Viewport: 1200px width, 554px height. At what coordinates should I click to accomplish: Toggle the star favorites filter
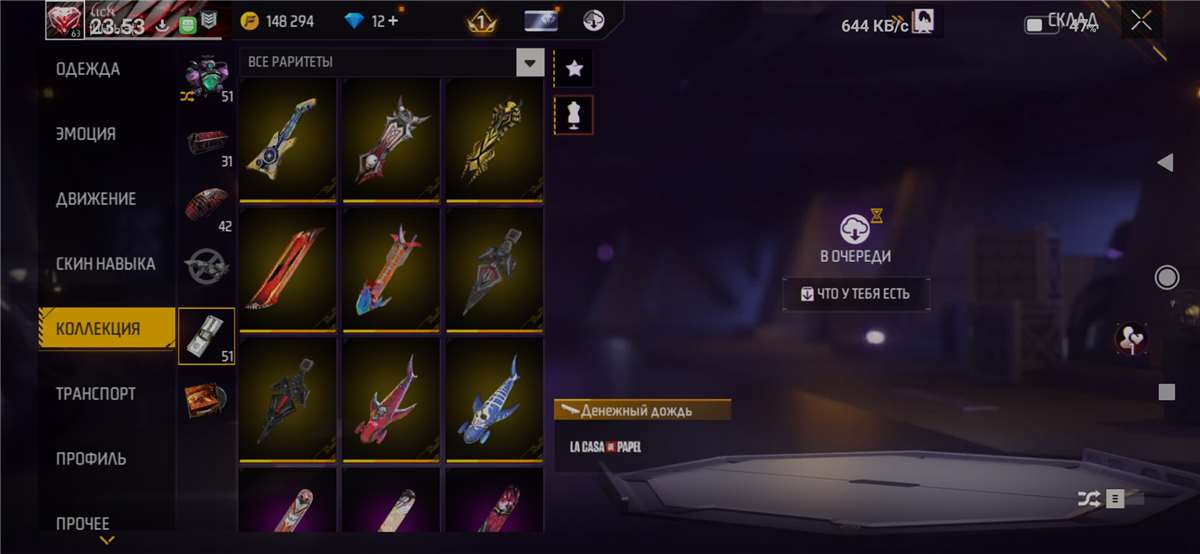[574, 68]
